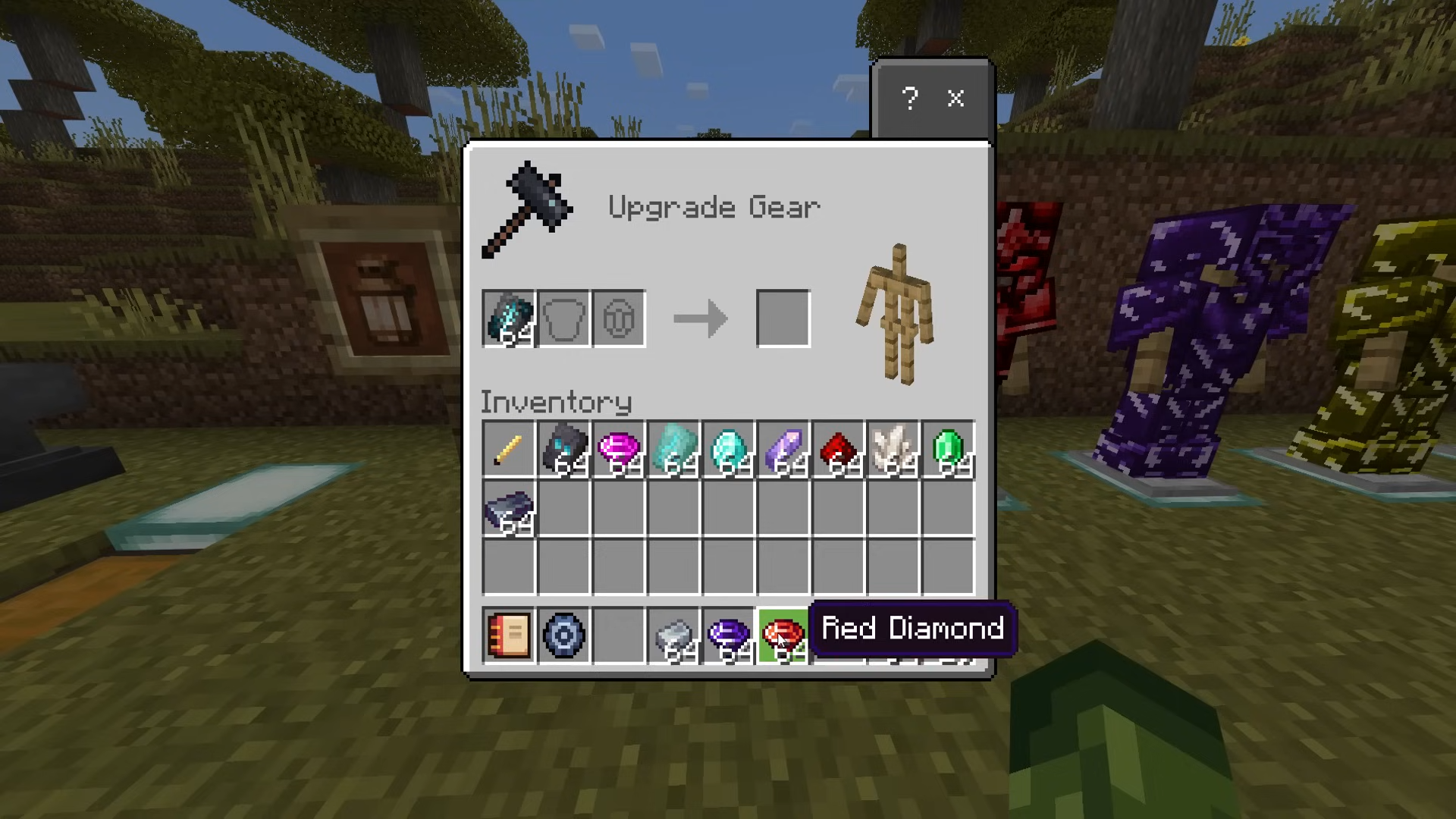Pick up the silver ingot stack in the hotbar

[674, 635]
